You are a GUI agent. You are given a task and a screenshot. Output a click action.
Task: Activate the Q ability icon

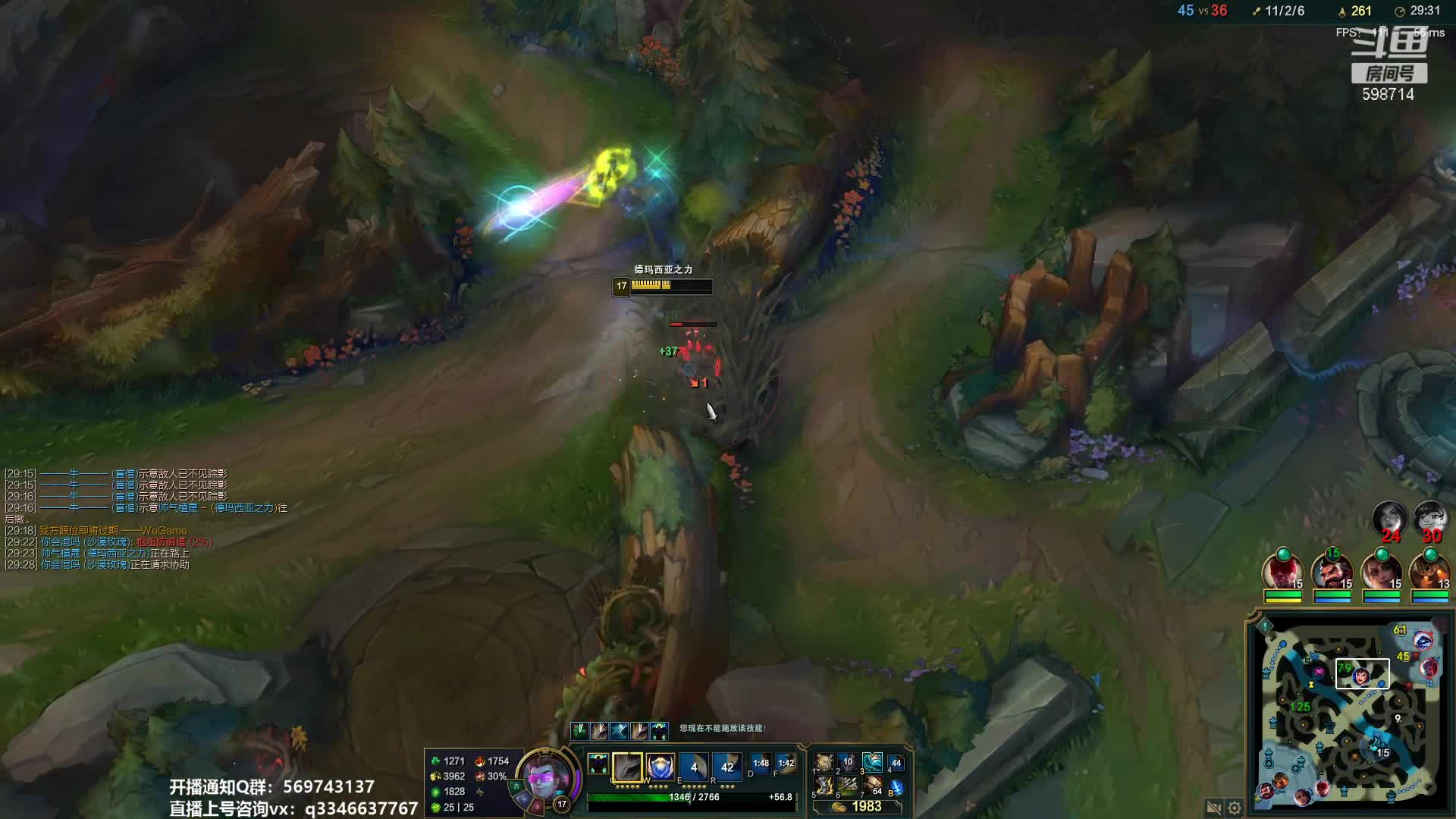(x=627, y=767)
